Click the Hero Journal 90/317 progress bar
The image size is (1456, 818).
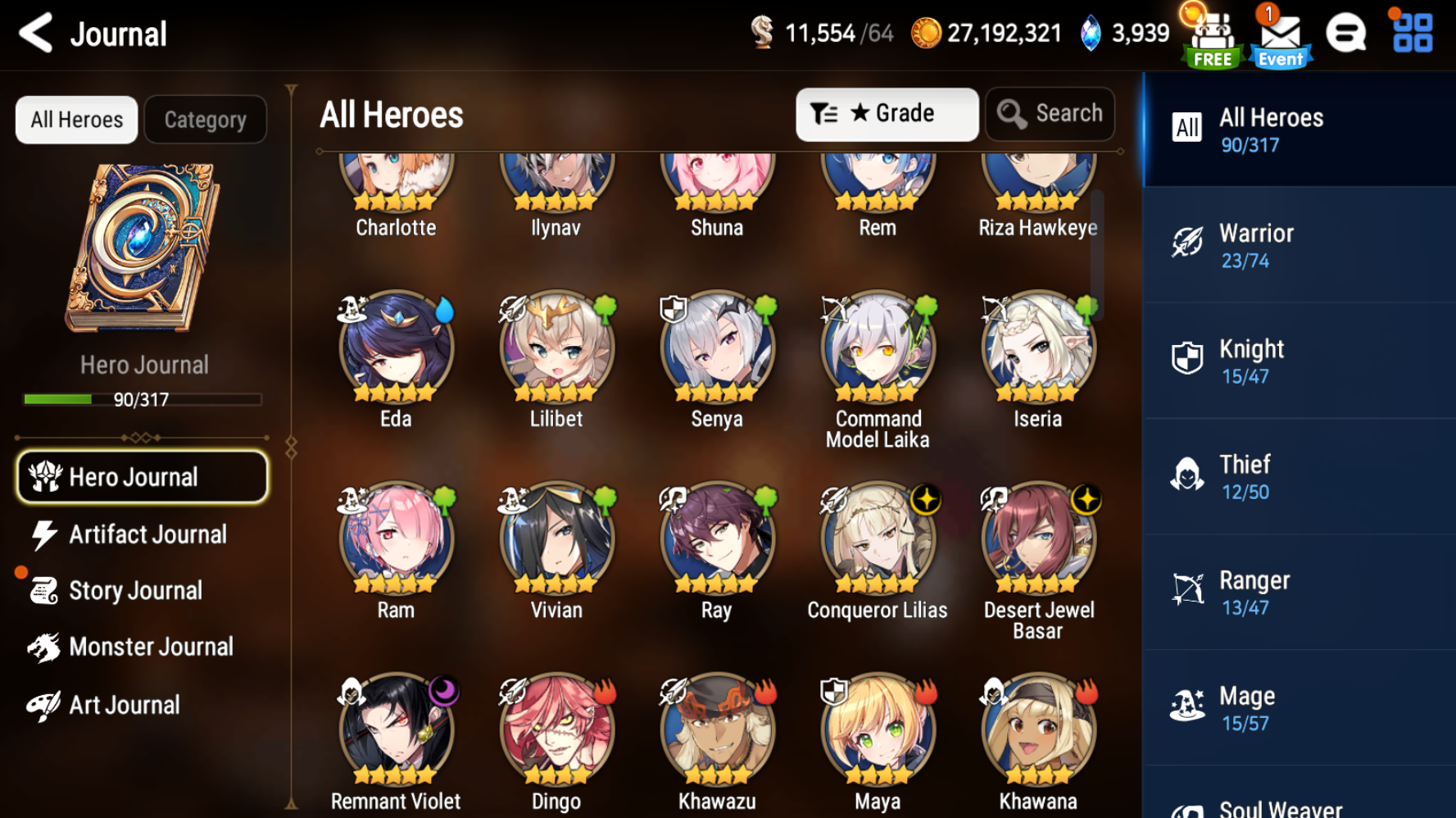point(141,399)
